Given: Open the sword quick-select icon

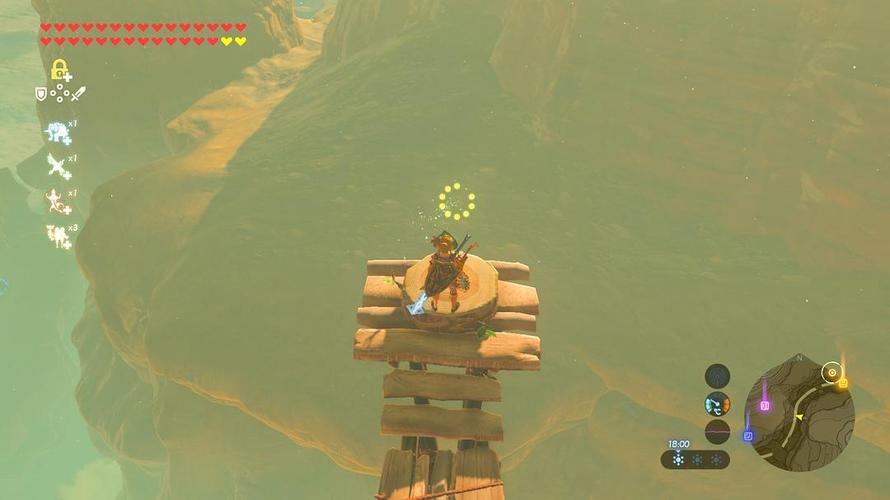Looking at the screenshot, I should (78, 94).
